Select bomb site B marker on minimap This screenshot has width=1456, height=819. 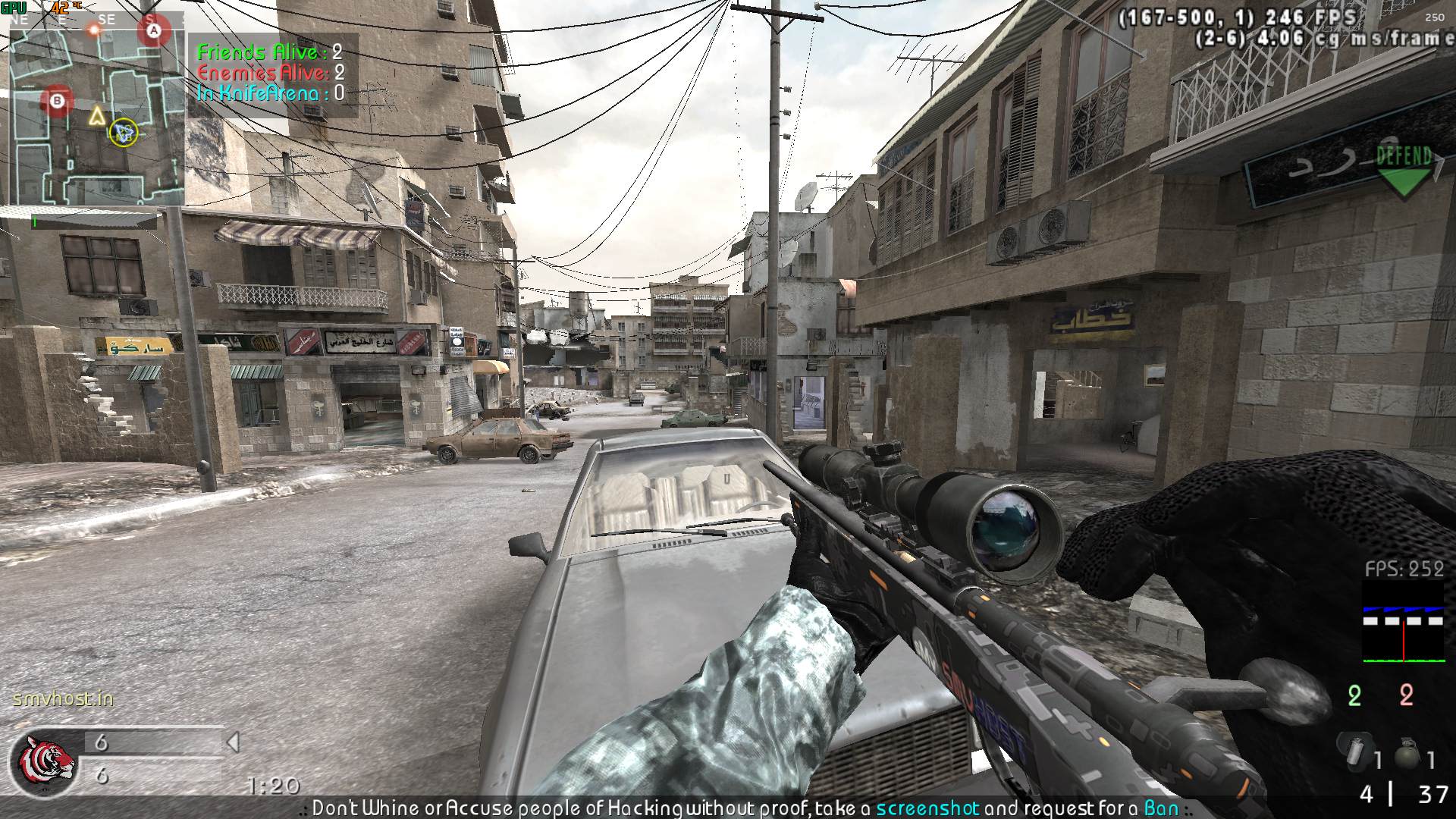(x=57, y=100)
